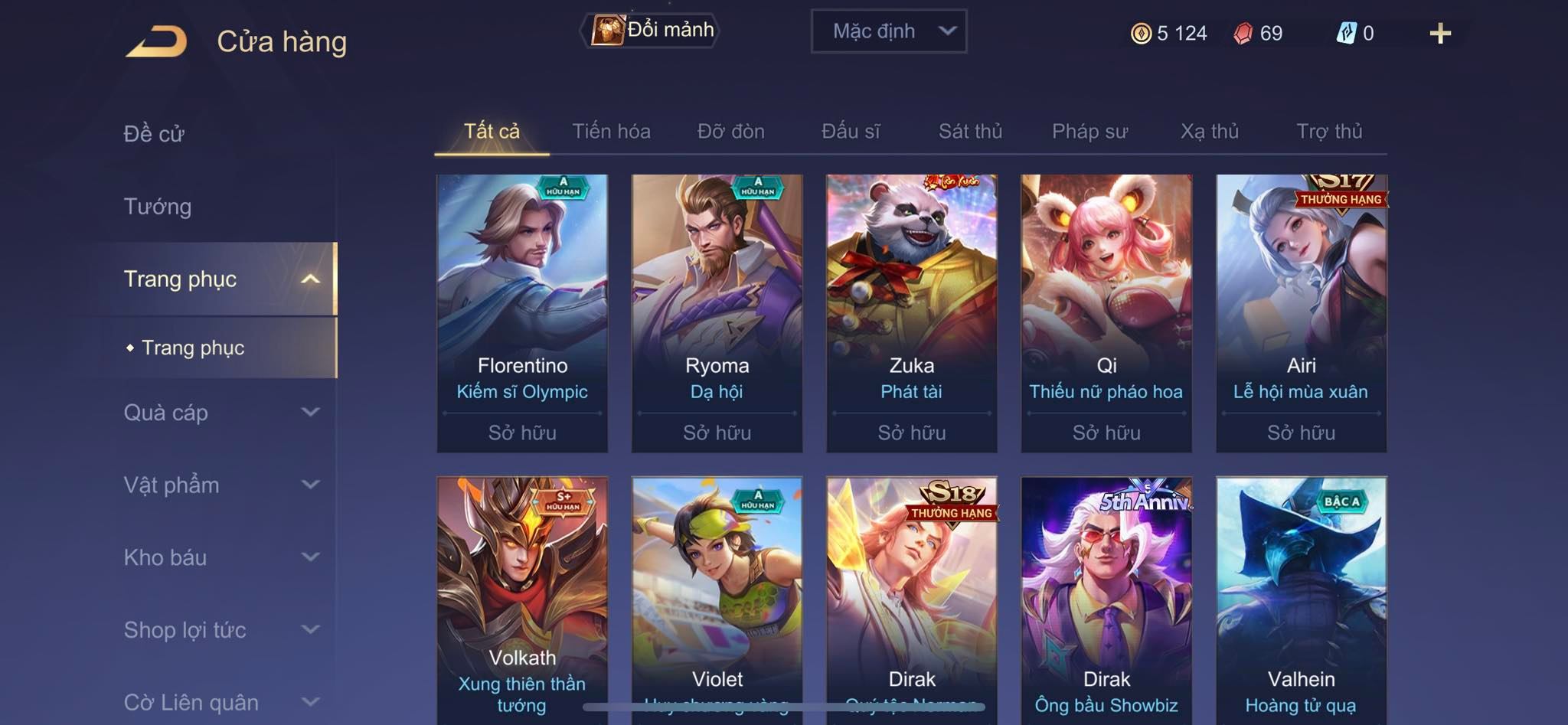The image size is (1568, 725).
Task: Tap the plus button to add currency
Action: pos(1439,34)
